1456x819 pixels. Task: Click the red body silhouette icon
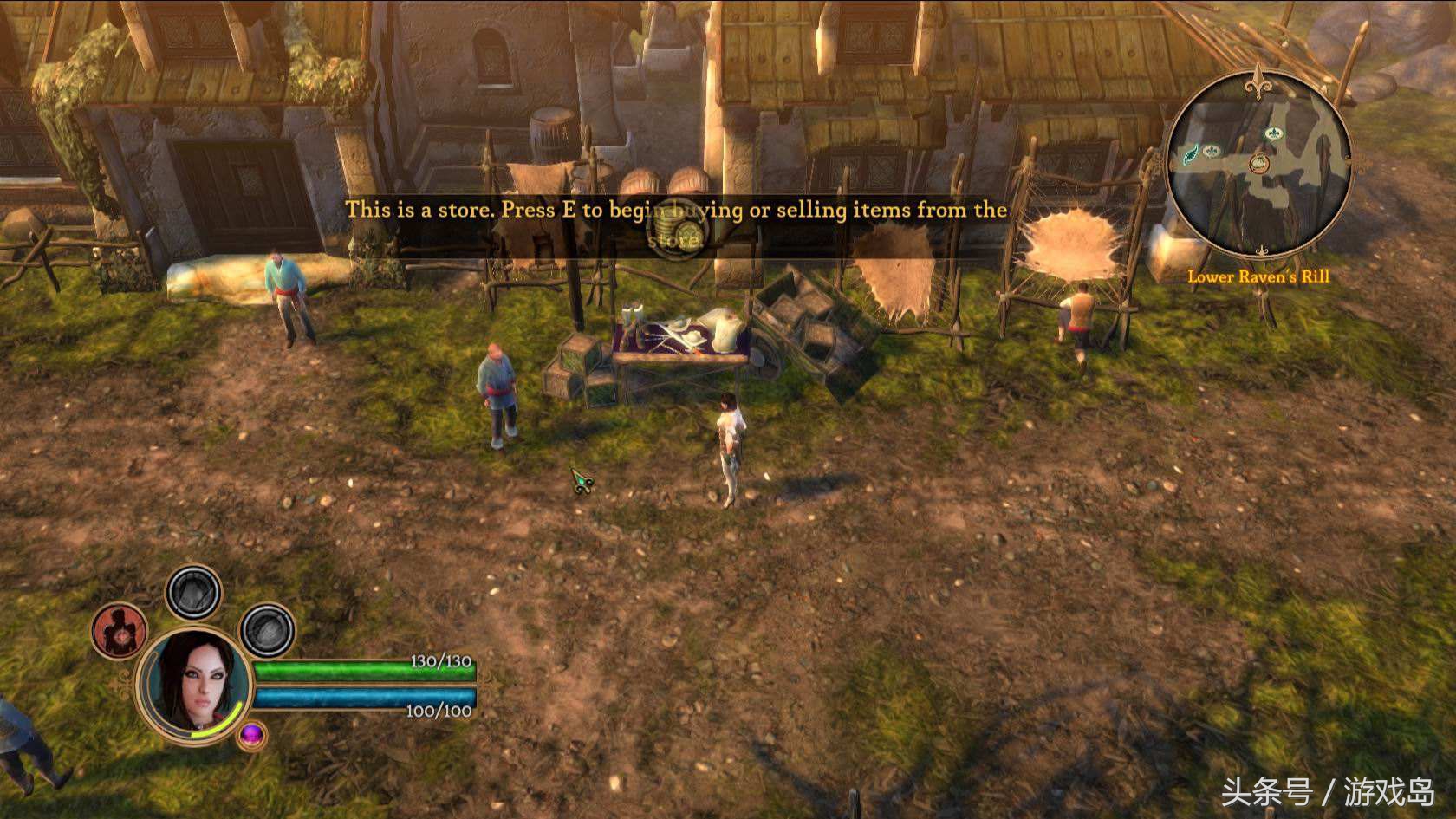120,632
